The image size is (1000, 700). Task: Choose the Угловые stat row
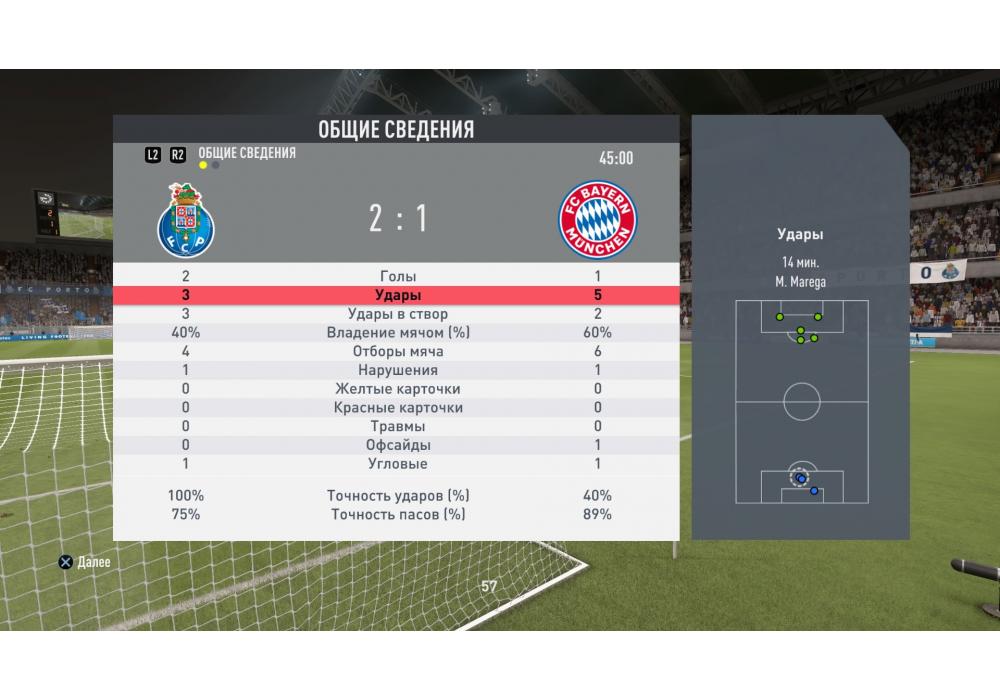tap(397, 464)
